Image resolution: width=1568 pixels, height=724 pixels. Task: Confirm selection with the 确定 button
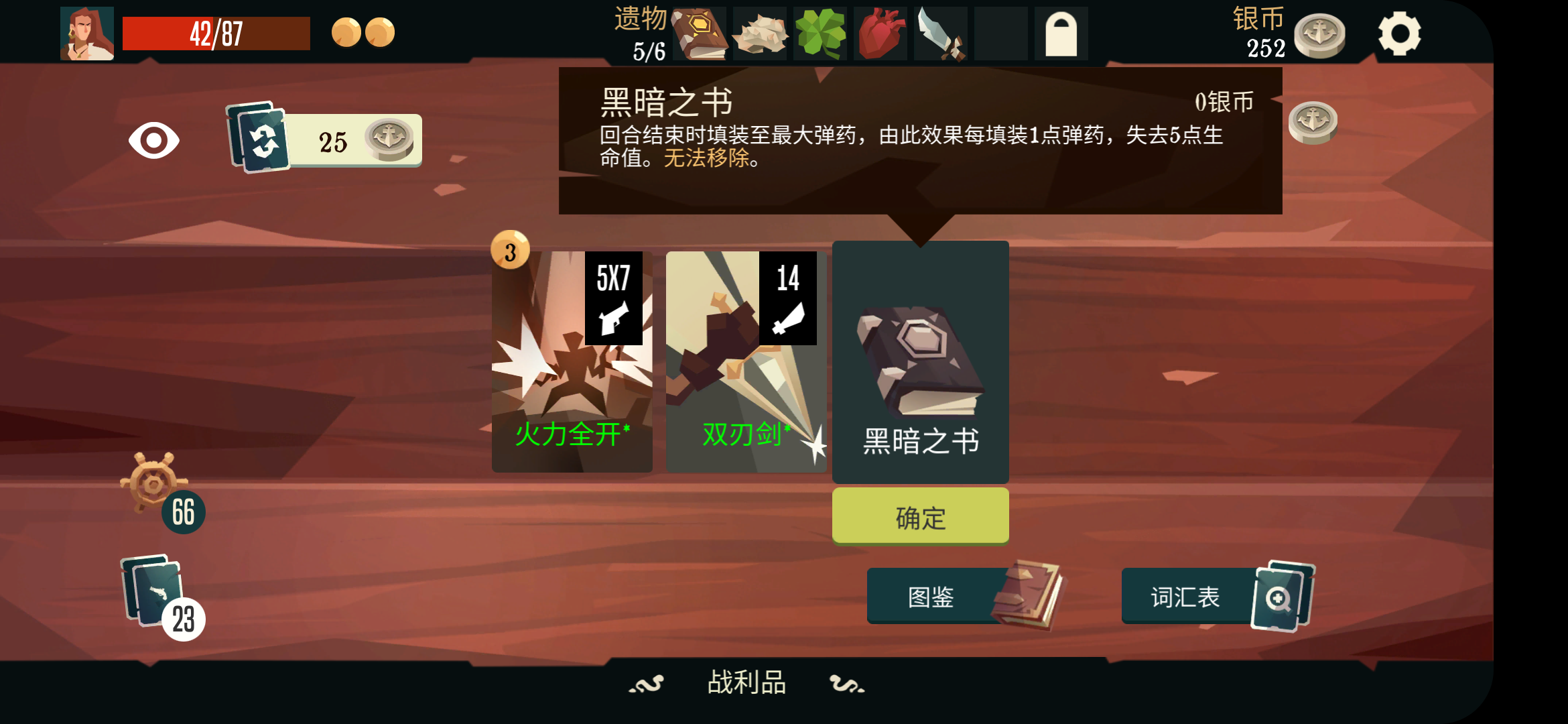pos(919,516)
